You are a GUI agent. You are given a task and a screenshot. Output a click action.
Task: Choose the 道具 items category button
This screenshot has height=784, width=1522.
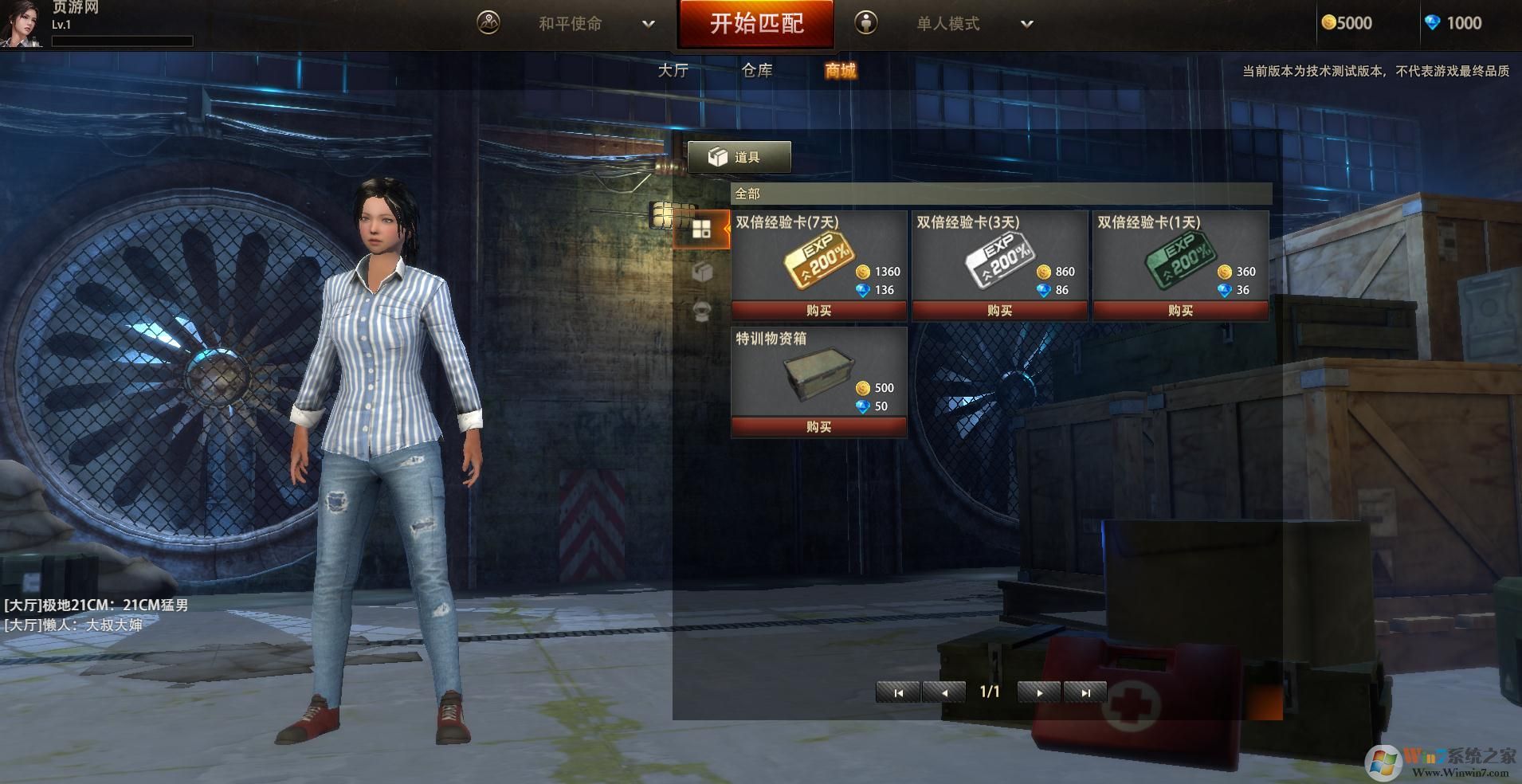coord(739,157)
